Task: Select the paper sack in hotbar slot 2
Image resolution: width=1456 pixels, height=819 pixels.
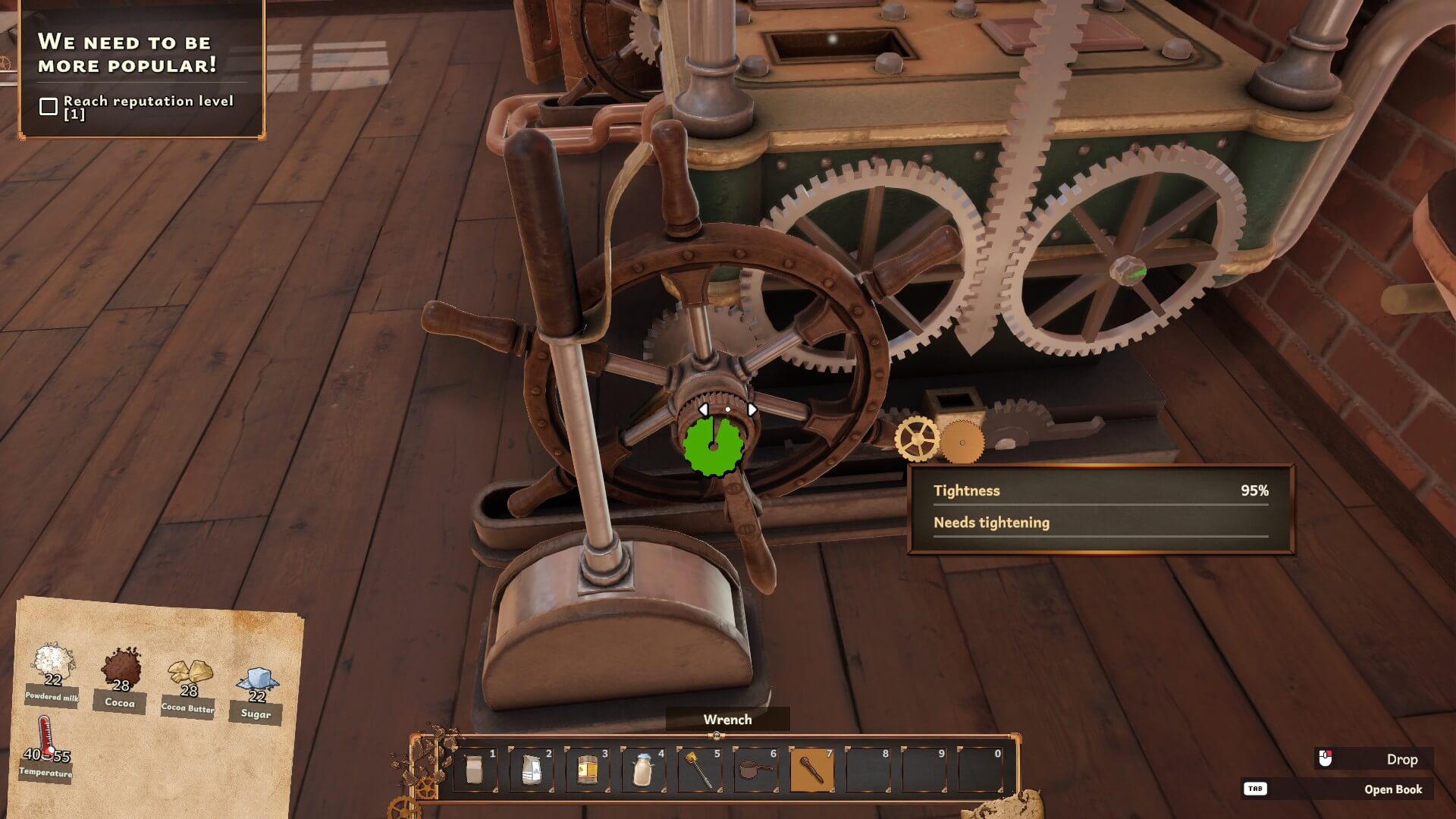Action: click(530, 770)
